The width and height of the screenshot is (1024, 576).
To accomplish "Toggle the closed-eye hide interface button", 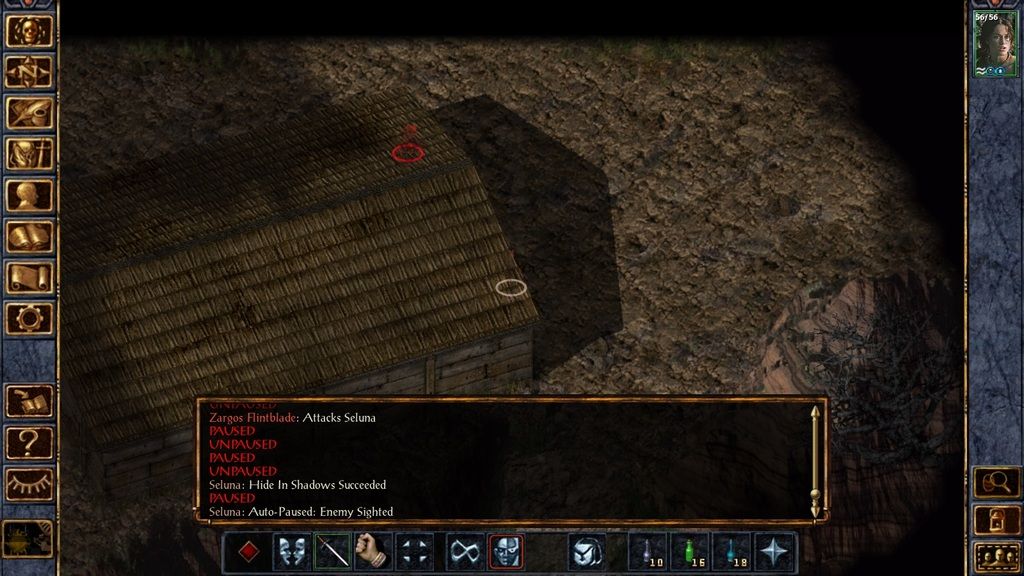I will [29, 484].
